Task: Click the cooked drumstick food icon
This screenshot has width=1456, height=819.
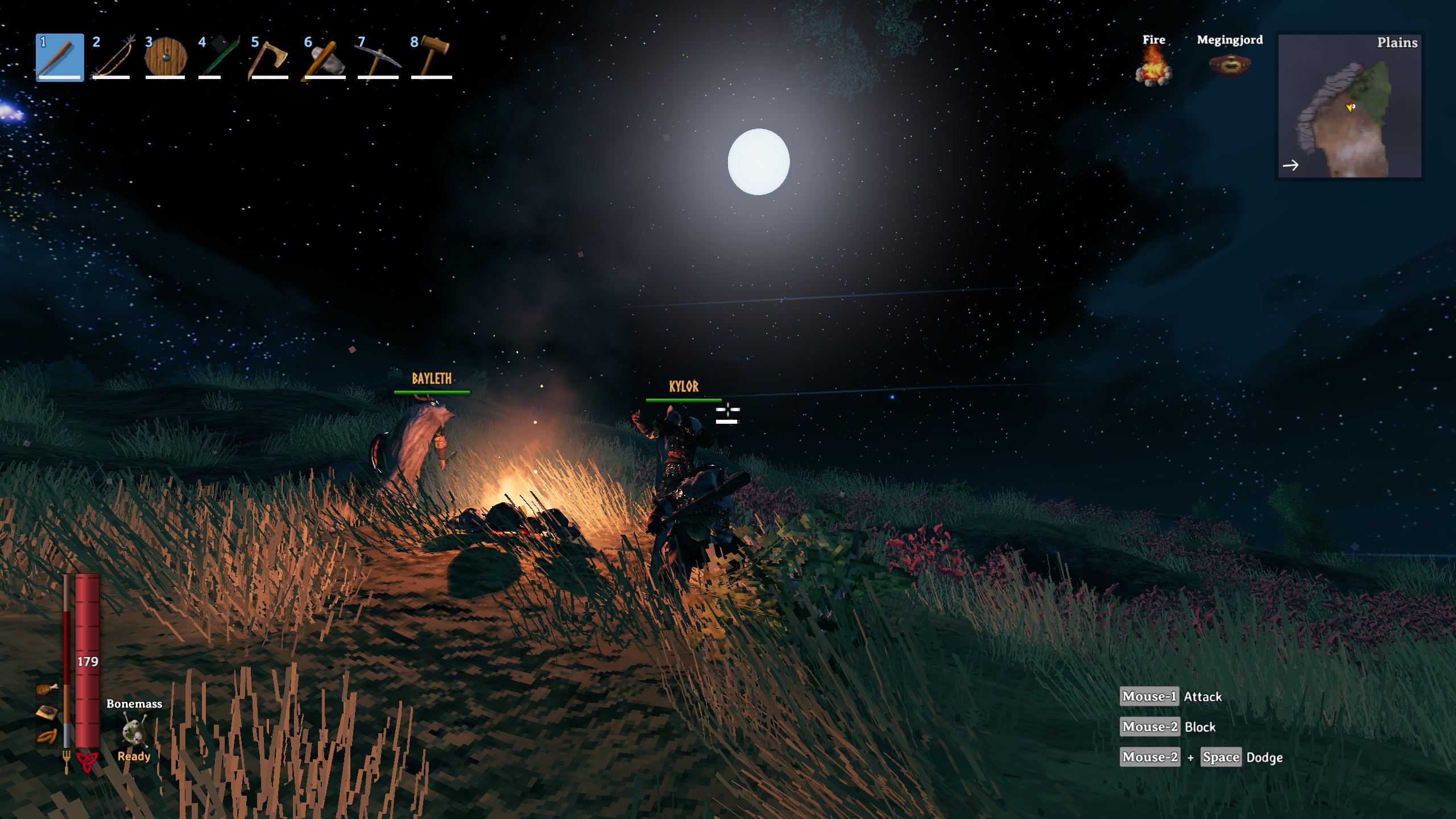Action: pyautogui.click(x=48, y=689)
